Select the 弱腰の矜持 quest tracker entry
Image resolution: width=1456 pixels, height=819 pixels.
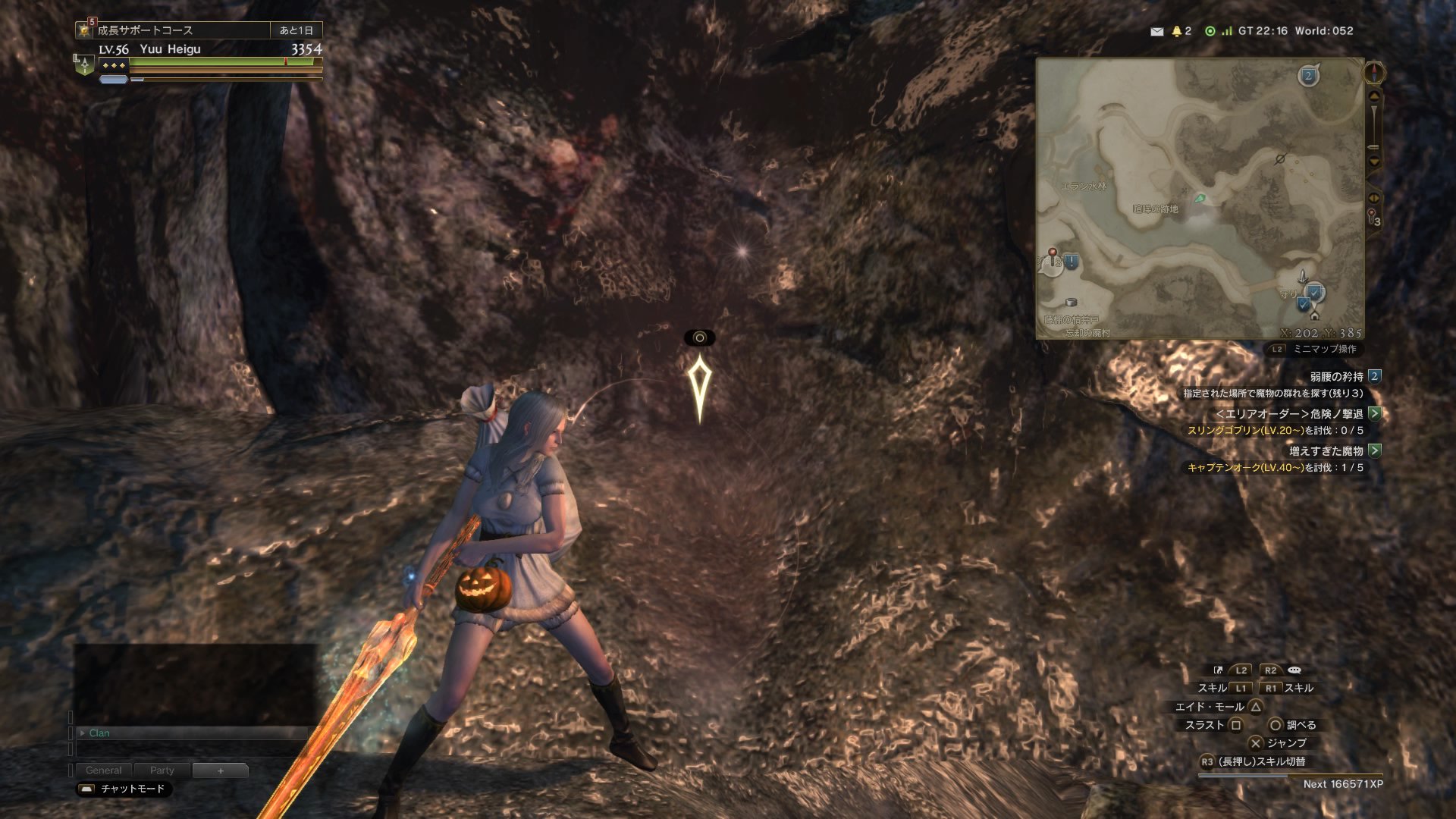pyautogui.click(x=1337, y=377)
